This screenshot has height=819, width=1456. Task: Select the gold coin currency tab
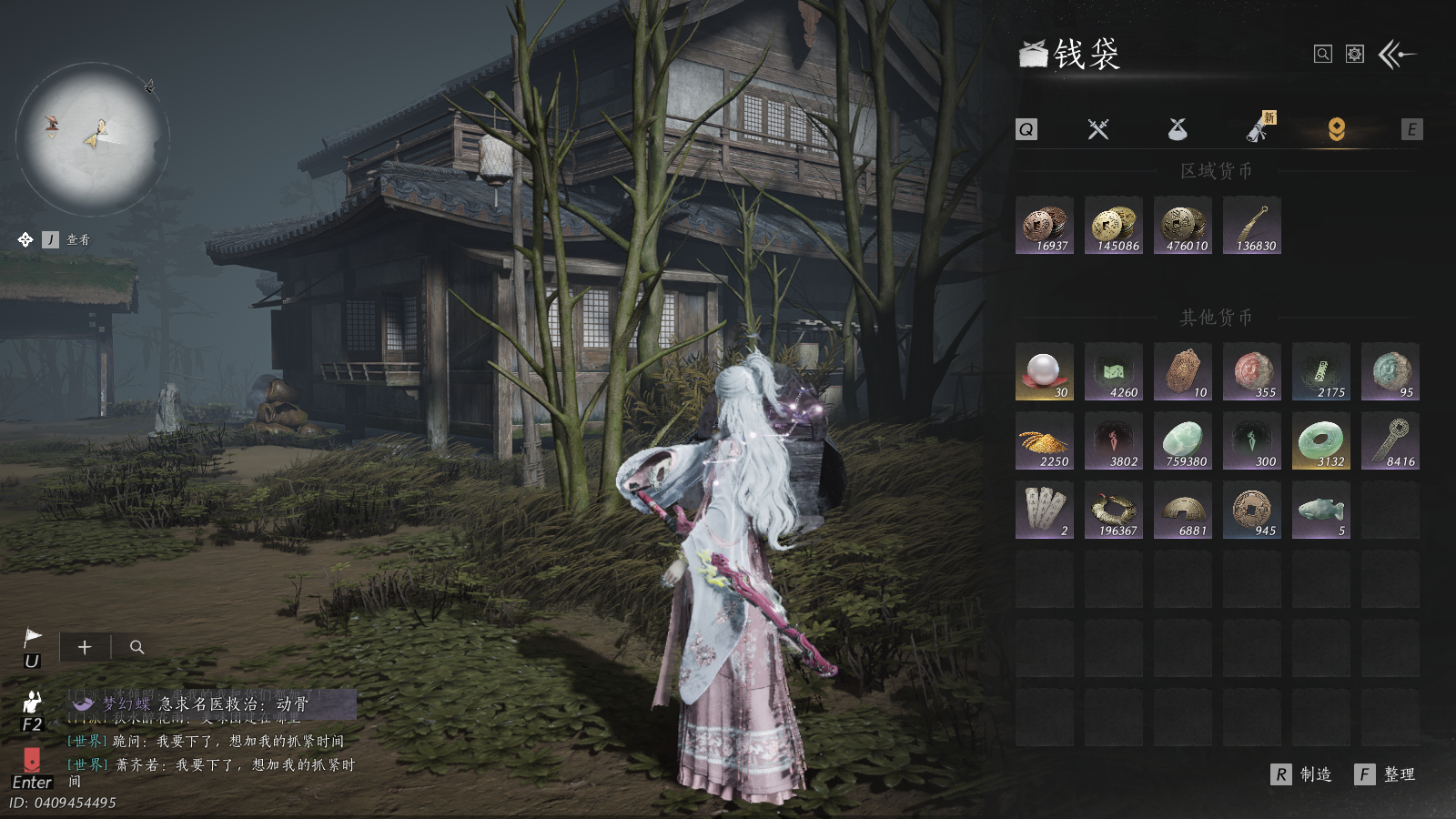tap(1336, 129)
